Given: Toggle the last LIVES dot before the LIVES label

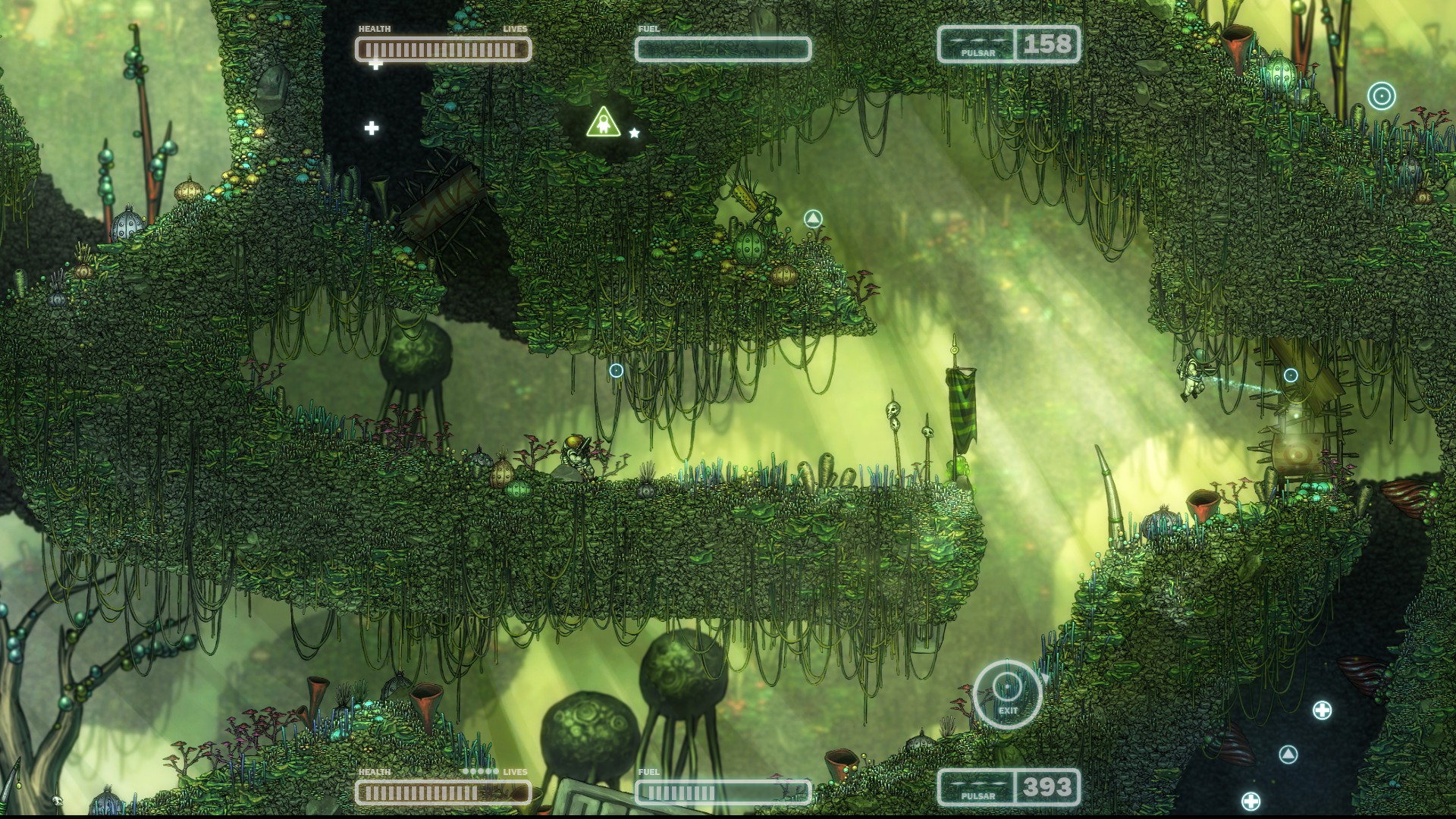Looking at the screenshot, I should [x=496, y=771].
